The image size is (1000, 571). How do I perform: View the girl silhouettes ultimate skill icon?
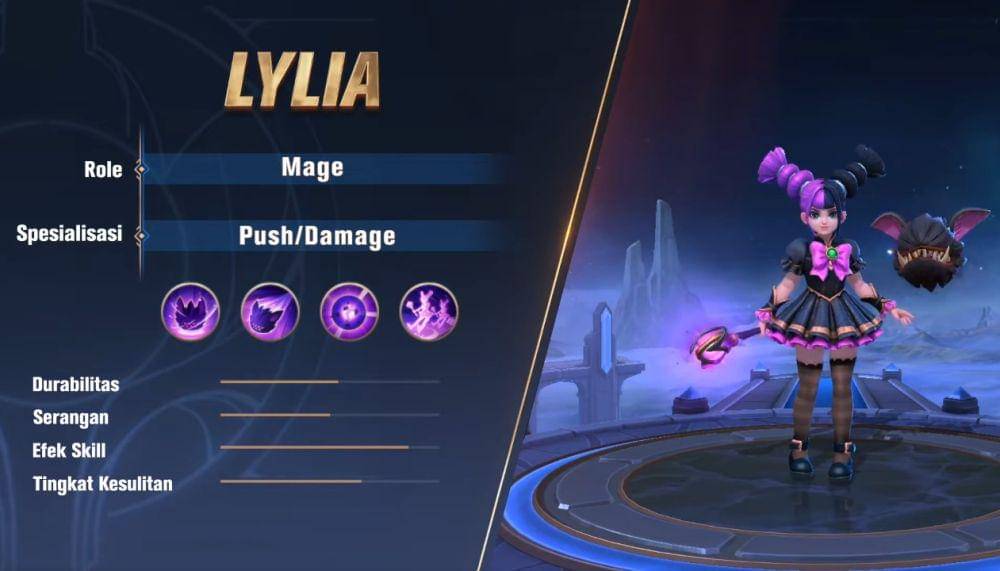click(x=429, y=311)
